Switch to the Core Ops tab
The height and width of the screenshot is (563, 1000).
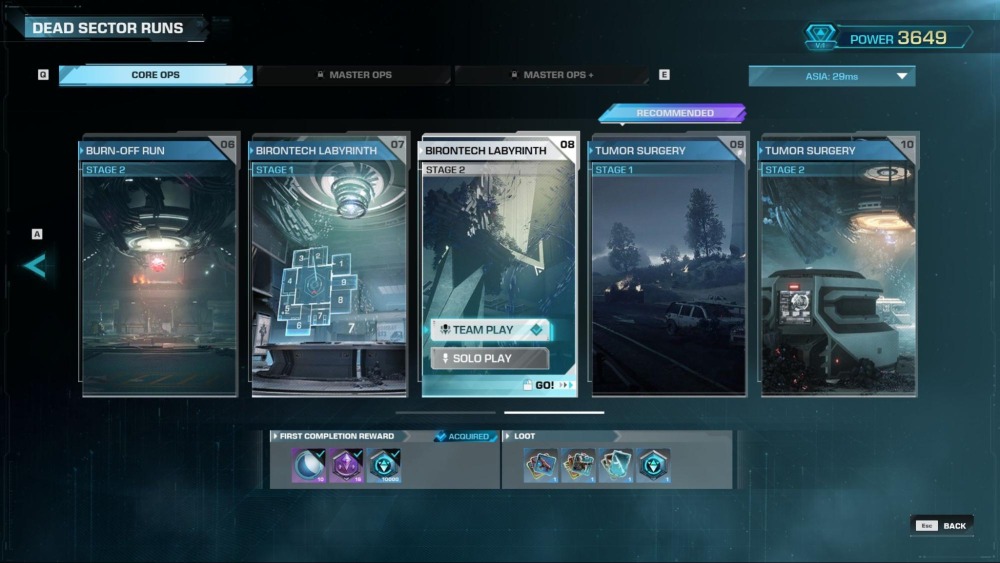pyautogui.click(x=155, y=75)
